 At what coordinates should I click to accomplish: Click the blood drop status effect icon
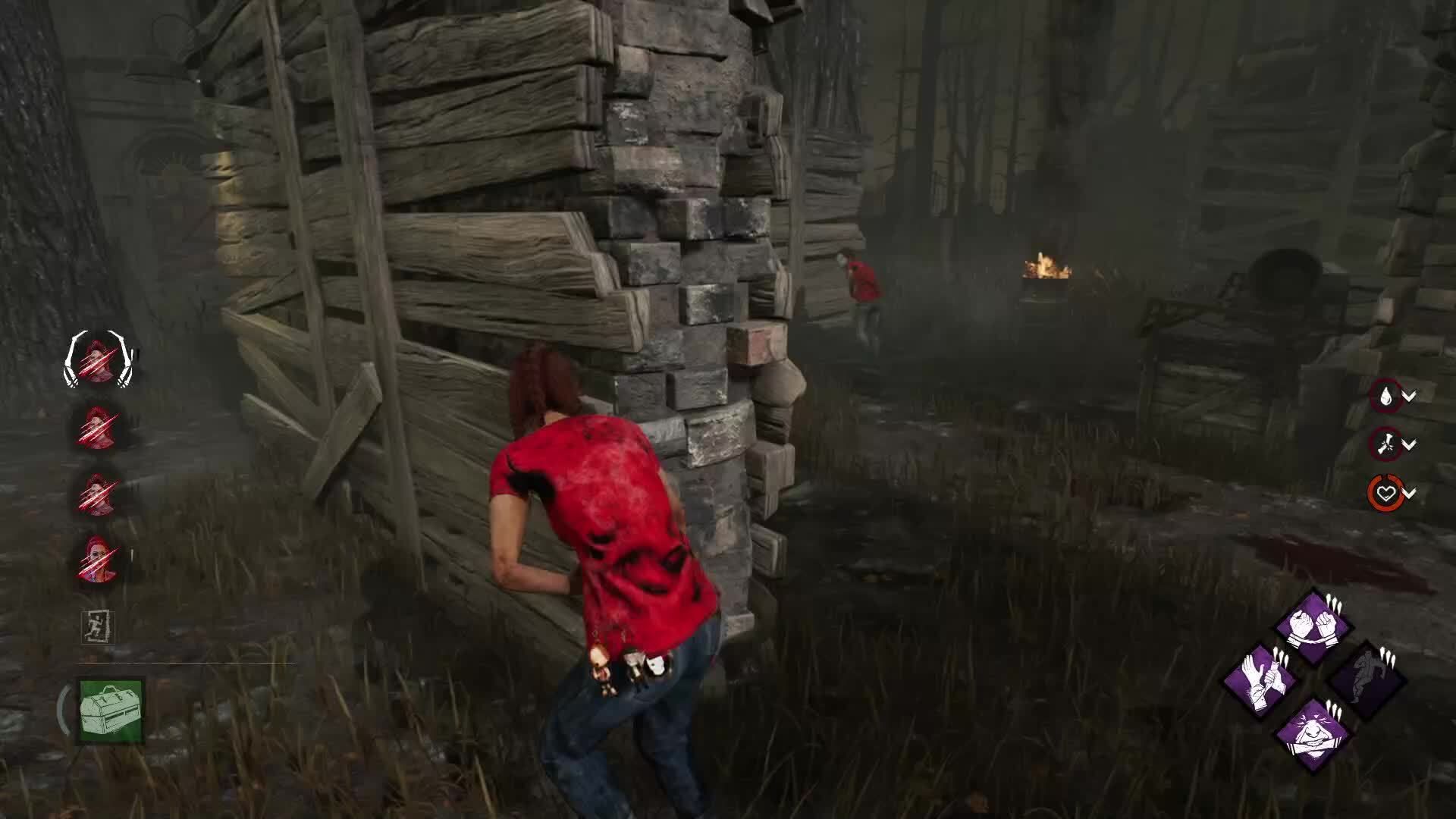pyautogui.click(x=1386, y=396)
